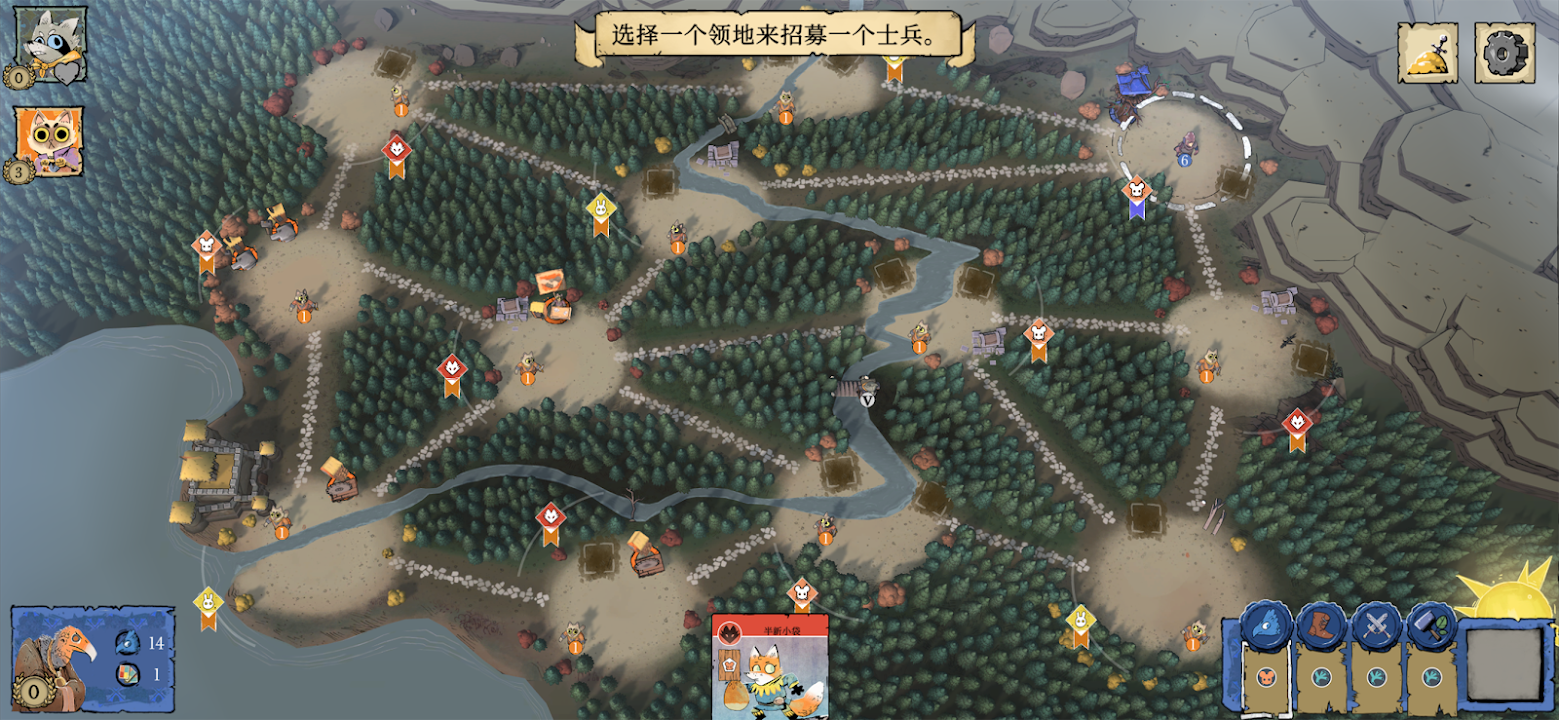The height and width of the screenshot is (720, 1559).
Task: Select the gray raccoon player portrait
Action: click(49, 45)
